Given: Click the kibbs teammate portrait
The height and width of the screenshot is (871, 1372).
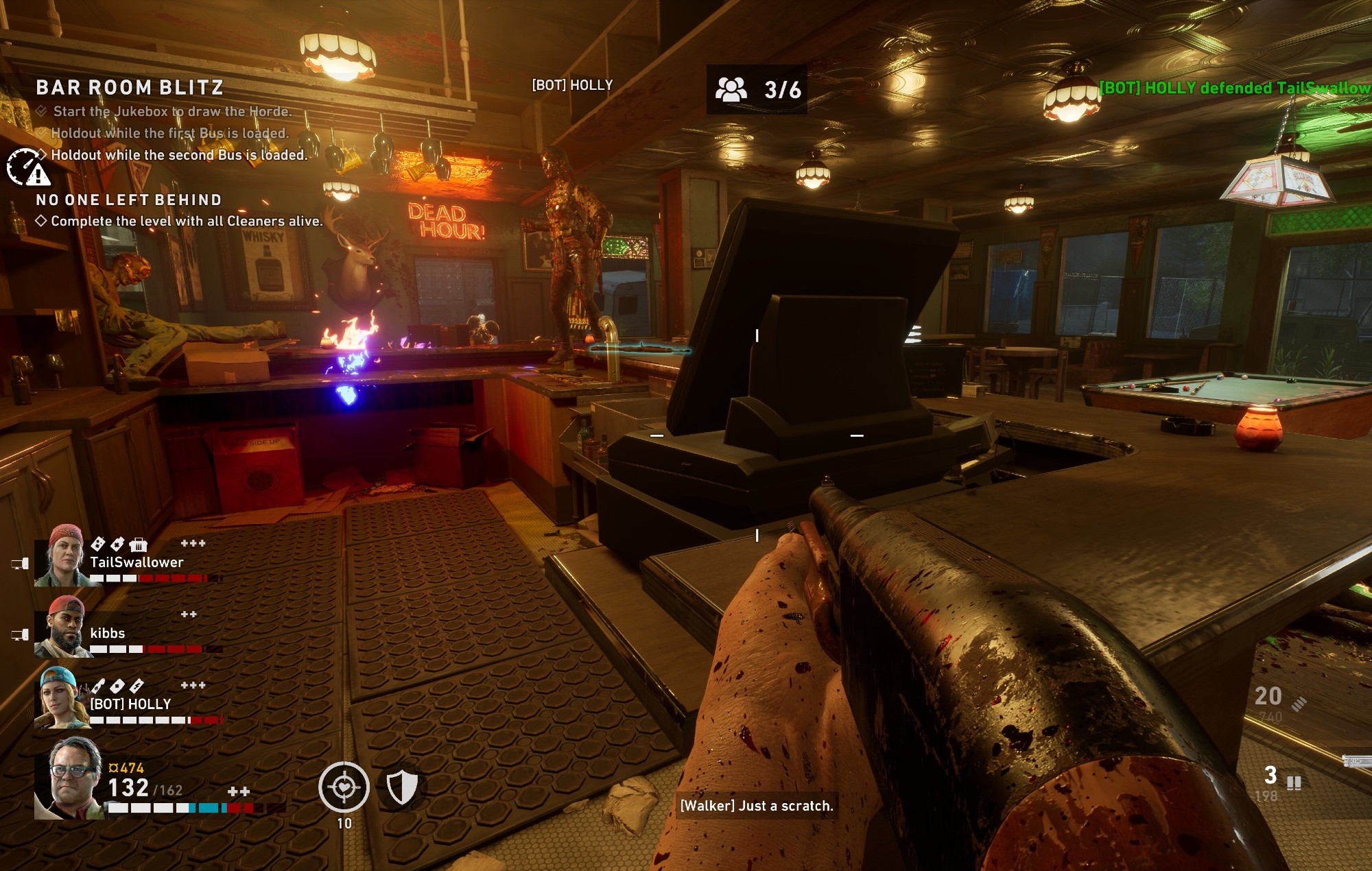Looking at the screenshot, I should tap(64, 628).
